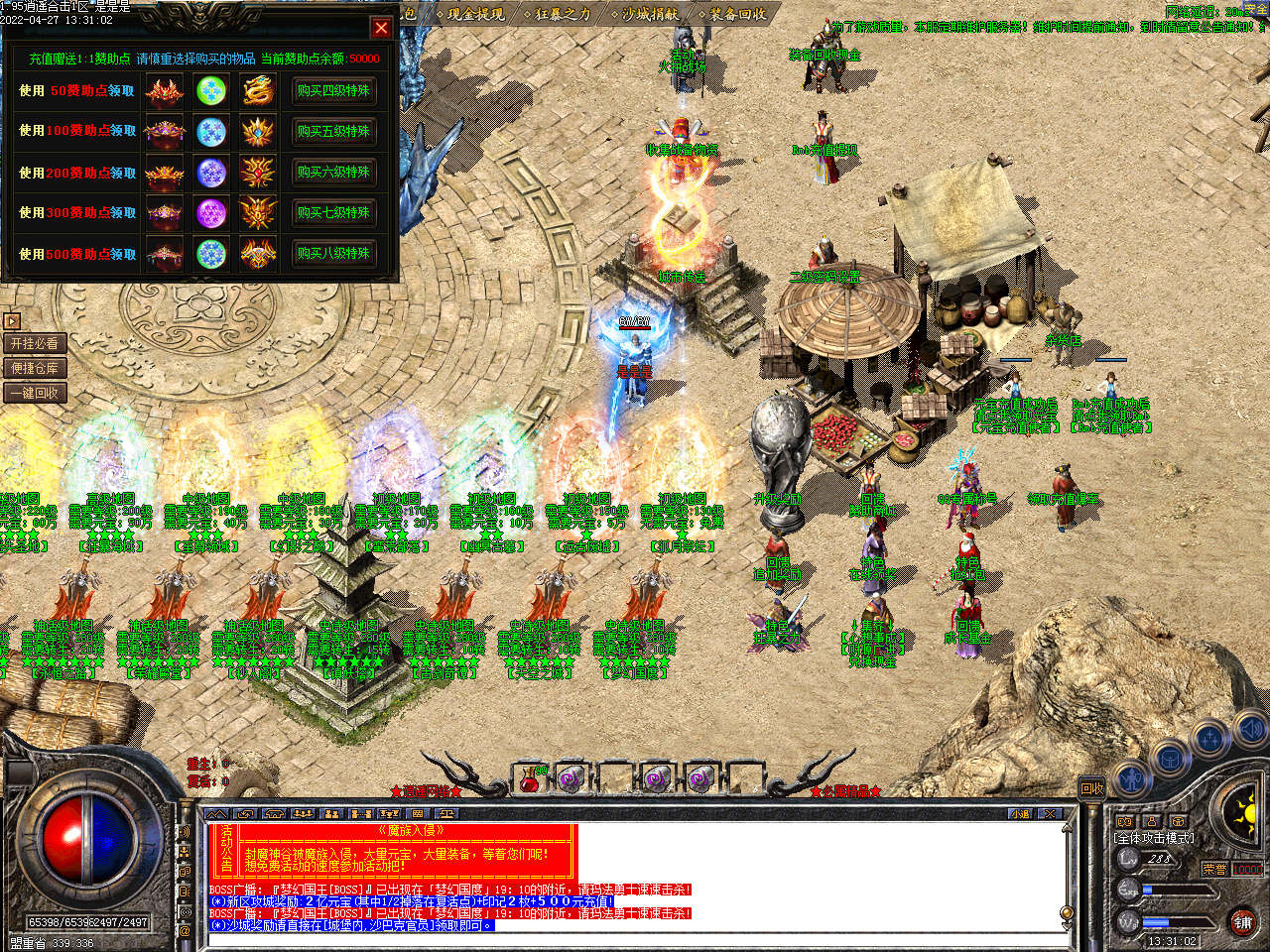Image resolution: width=1270 pixels, height=952 pixels.
Task: Buy the level five special (购买五级特殊)
Action: click(333, 131)
